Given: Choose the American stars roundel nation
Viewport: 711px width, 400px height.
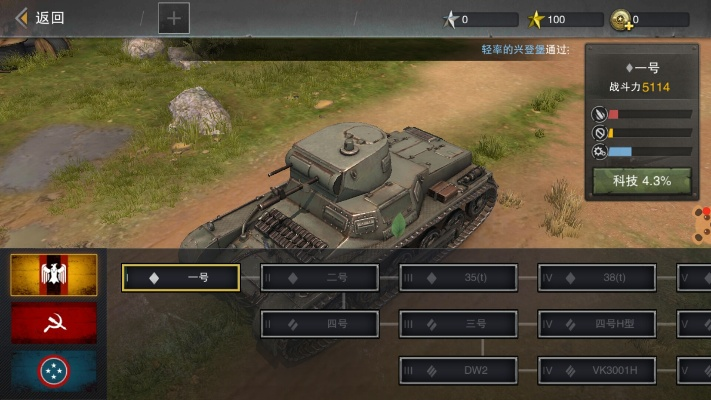Looking at the screenshot, I should pyautogui.click(x=54, y=371).
